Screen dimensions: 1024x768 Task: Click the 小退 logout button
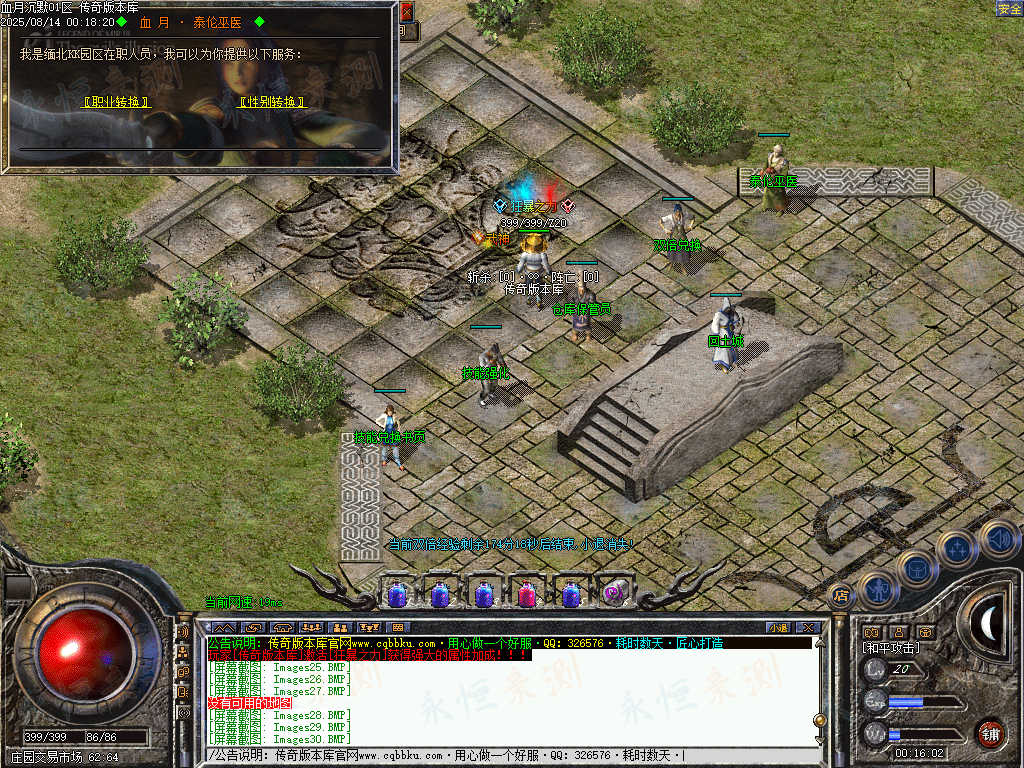coord(778,627)
